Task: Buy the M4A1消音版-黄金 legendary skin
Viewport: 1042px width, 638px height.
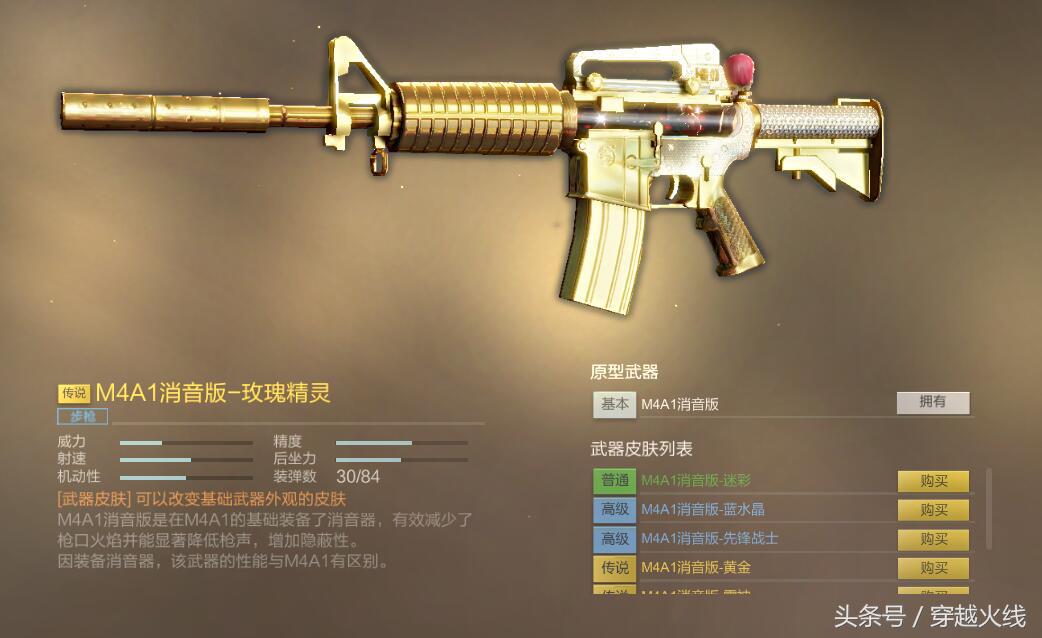Action: pos(933,568)
